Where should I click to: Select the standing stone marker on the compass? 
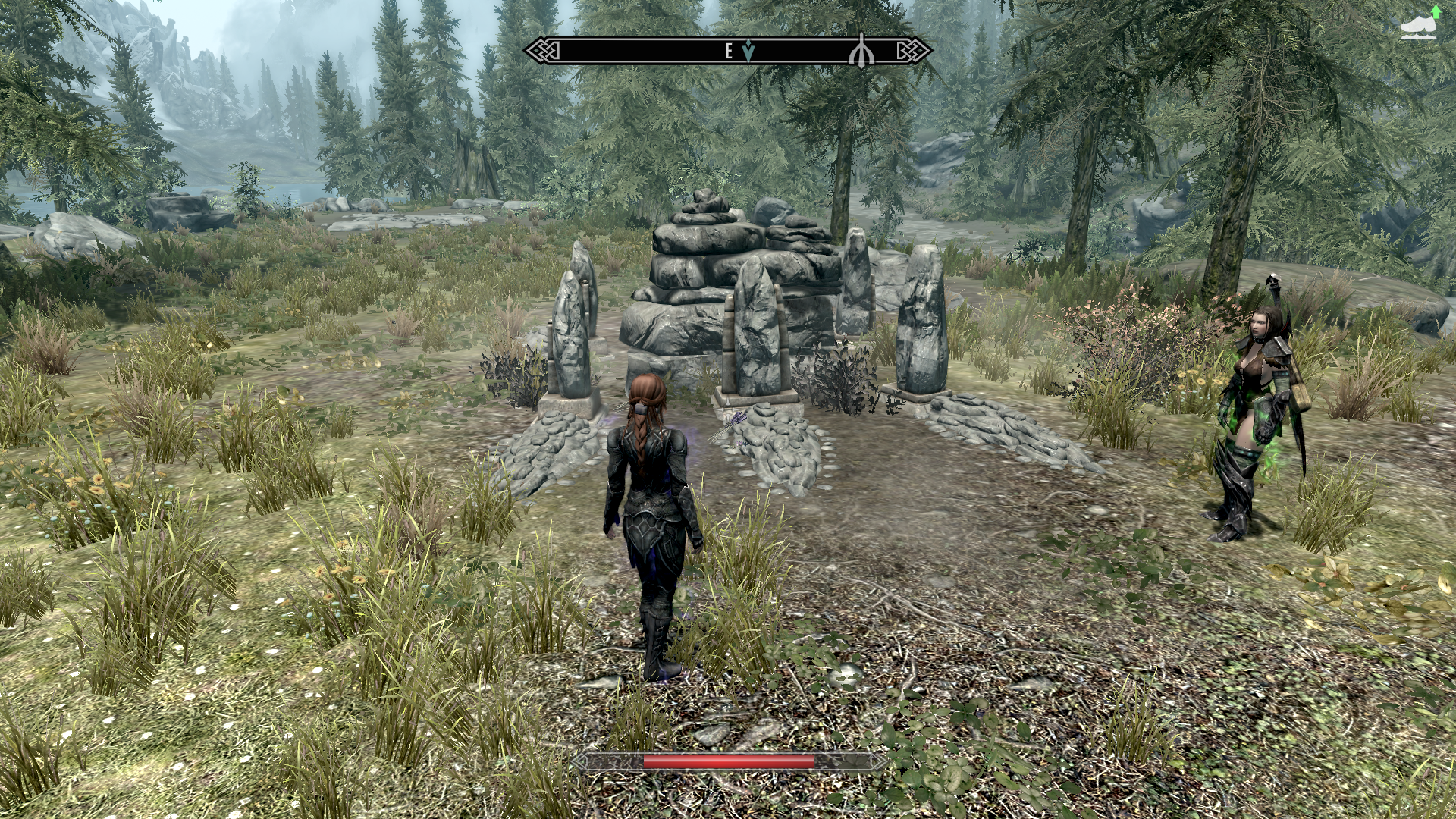coord(861,50)
